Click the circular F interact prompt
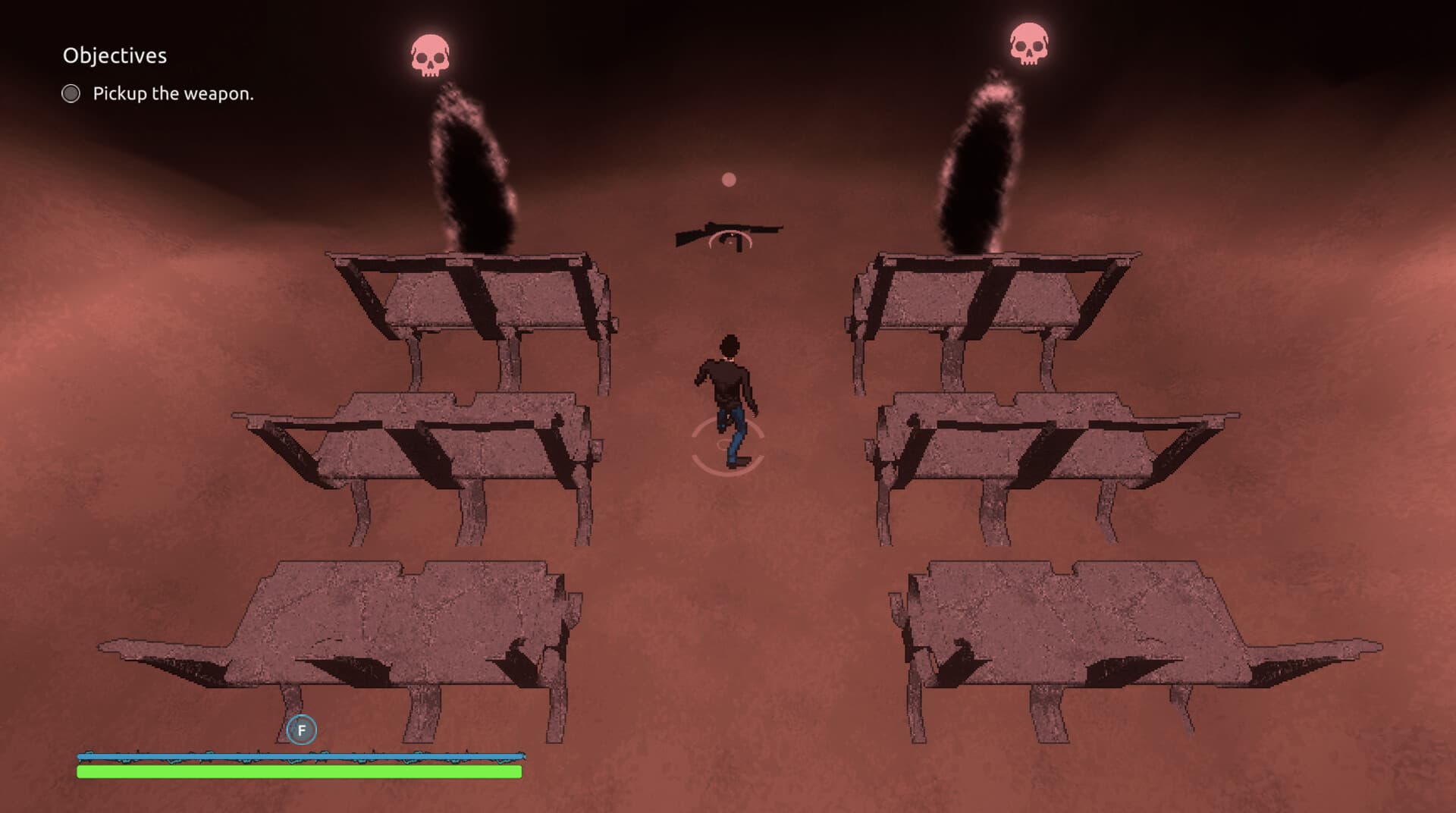1456x813 pixels. click(301, 730)
